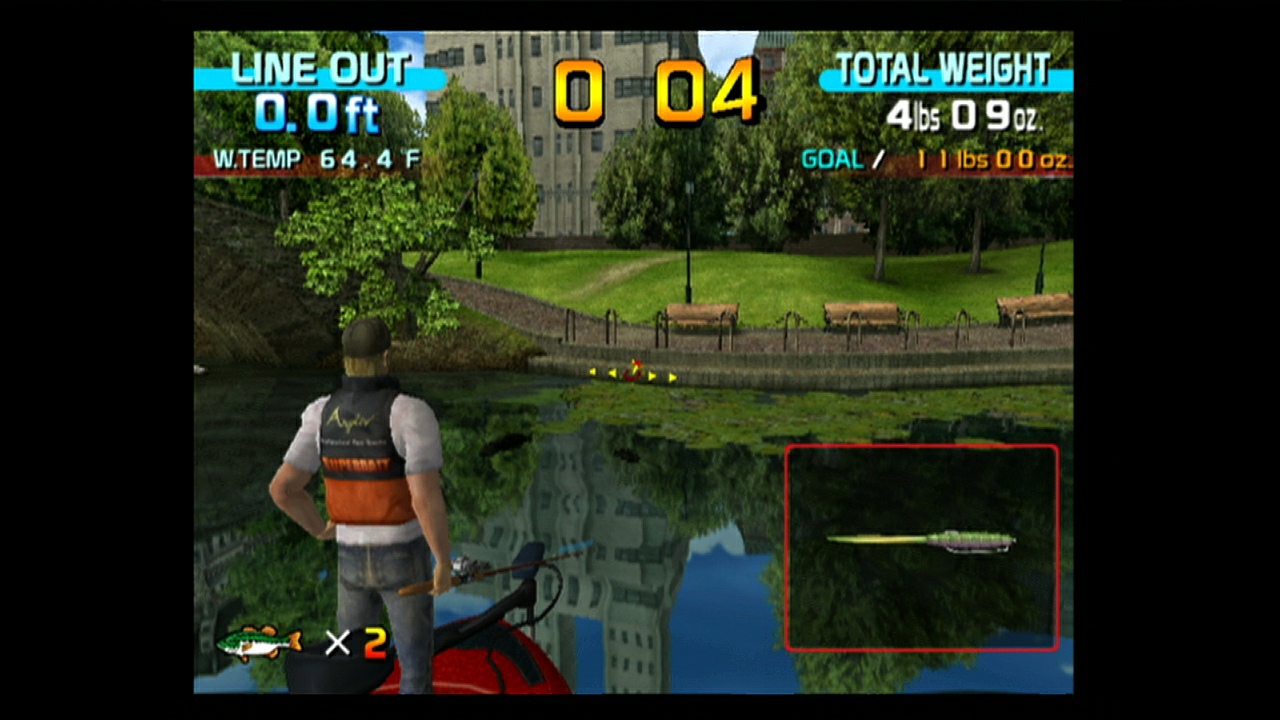
Task: Select the fish counter icon
Action: click(258, 643)
